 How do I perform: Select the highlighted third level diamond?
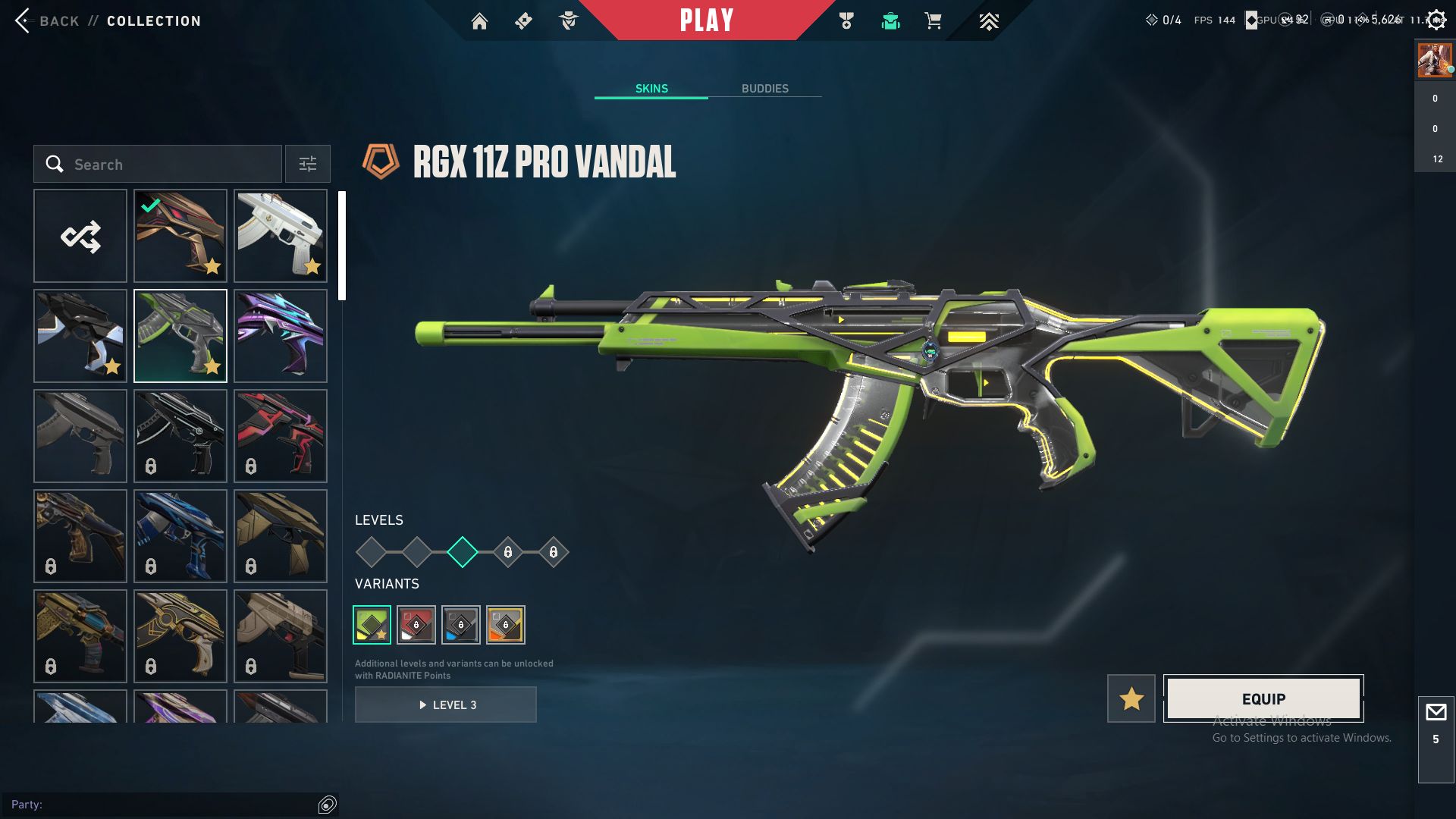(x=463, y=552)
